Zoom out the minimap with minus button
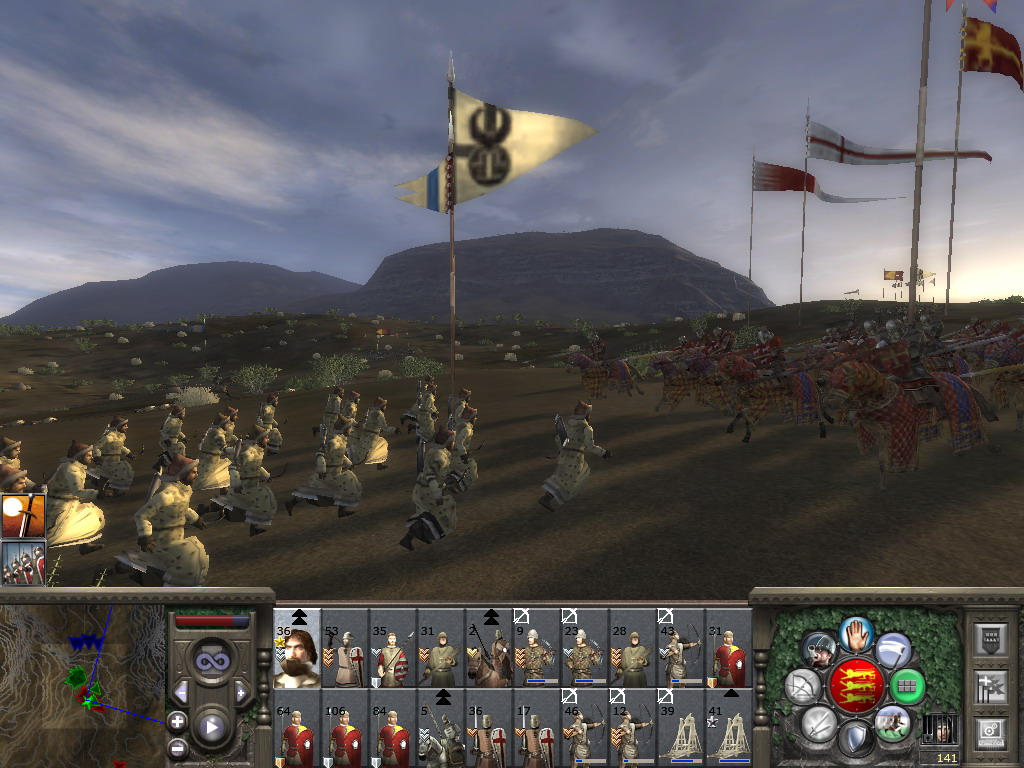 pos(177,747)
